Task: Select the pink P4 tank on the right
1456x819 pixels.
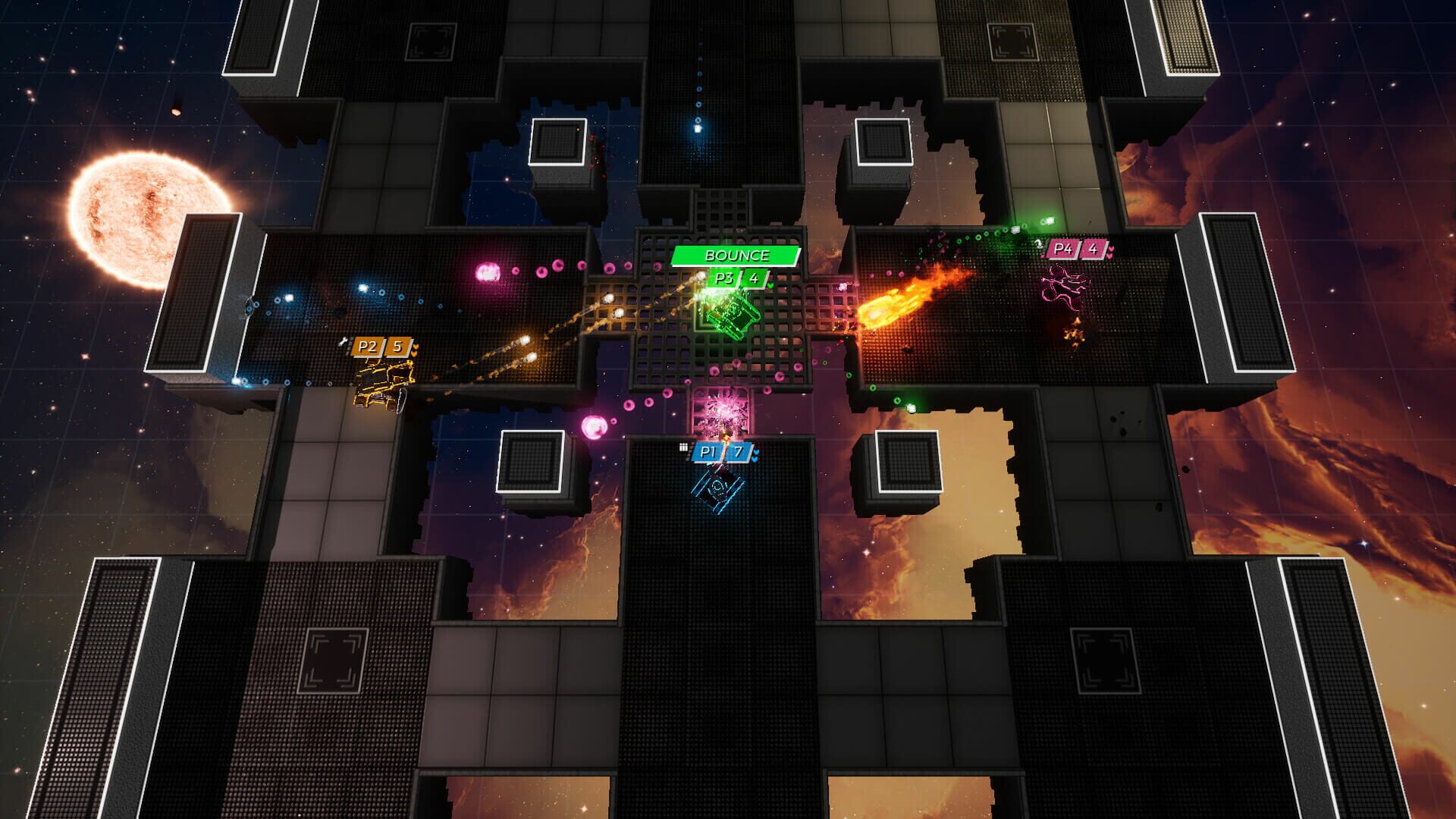Action: pos(1065,287)
